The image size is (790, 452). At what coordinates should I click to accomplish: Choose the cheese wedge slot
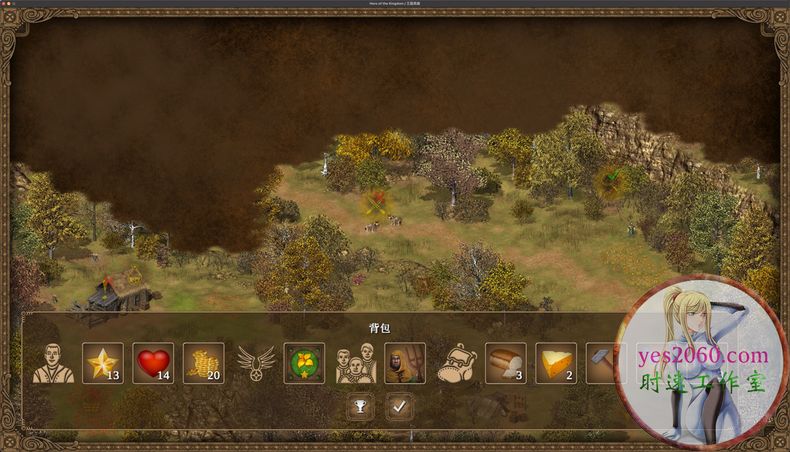pyautogui.click(x=556, y=363)
